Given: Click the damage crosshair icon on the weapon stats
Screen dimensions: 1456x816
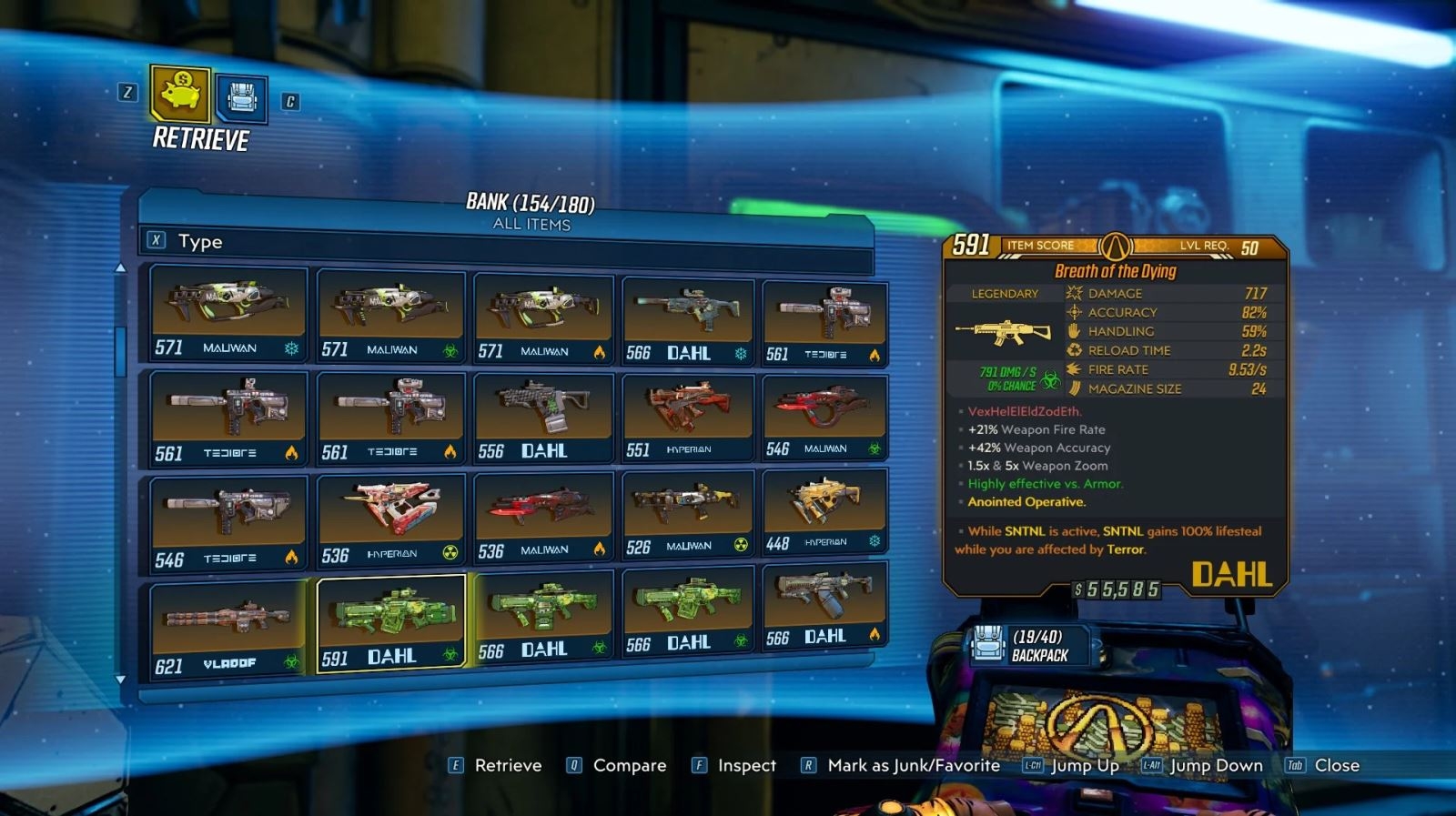Looking at the screenshot, I should pyautogui.click(x=1074, y=293).
